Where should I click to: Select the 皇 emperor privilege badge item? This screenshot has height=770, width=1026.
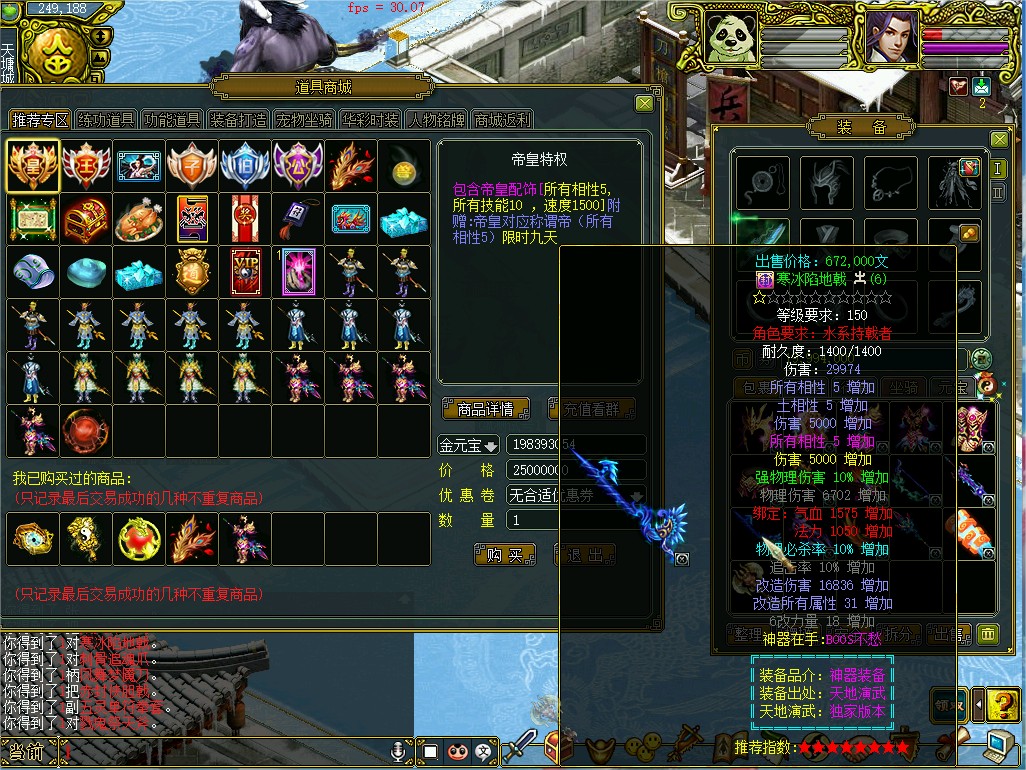click(x=33, y=166)
